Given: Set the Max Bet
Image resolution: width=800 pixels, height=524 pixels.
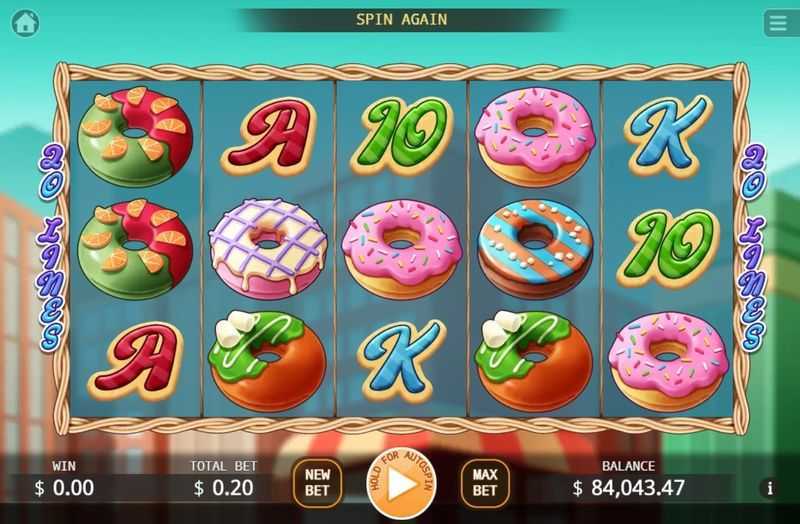Looking at the screenshot, I should [x=484, y=483].
